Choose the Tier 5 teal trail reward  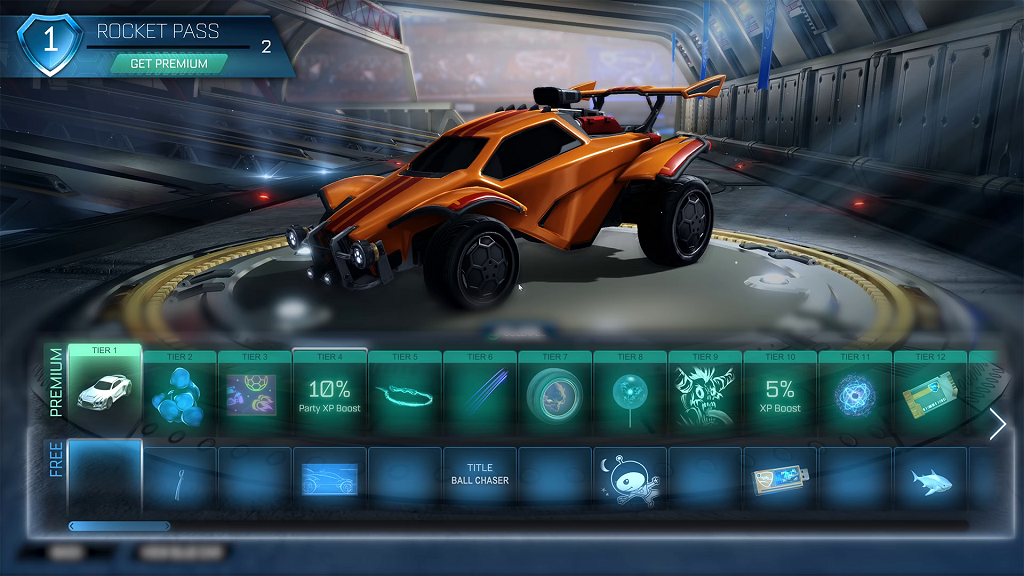(405, 393)
